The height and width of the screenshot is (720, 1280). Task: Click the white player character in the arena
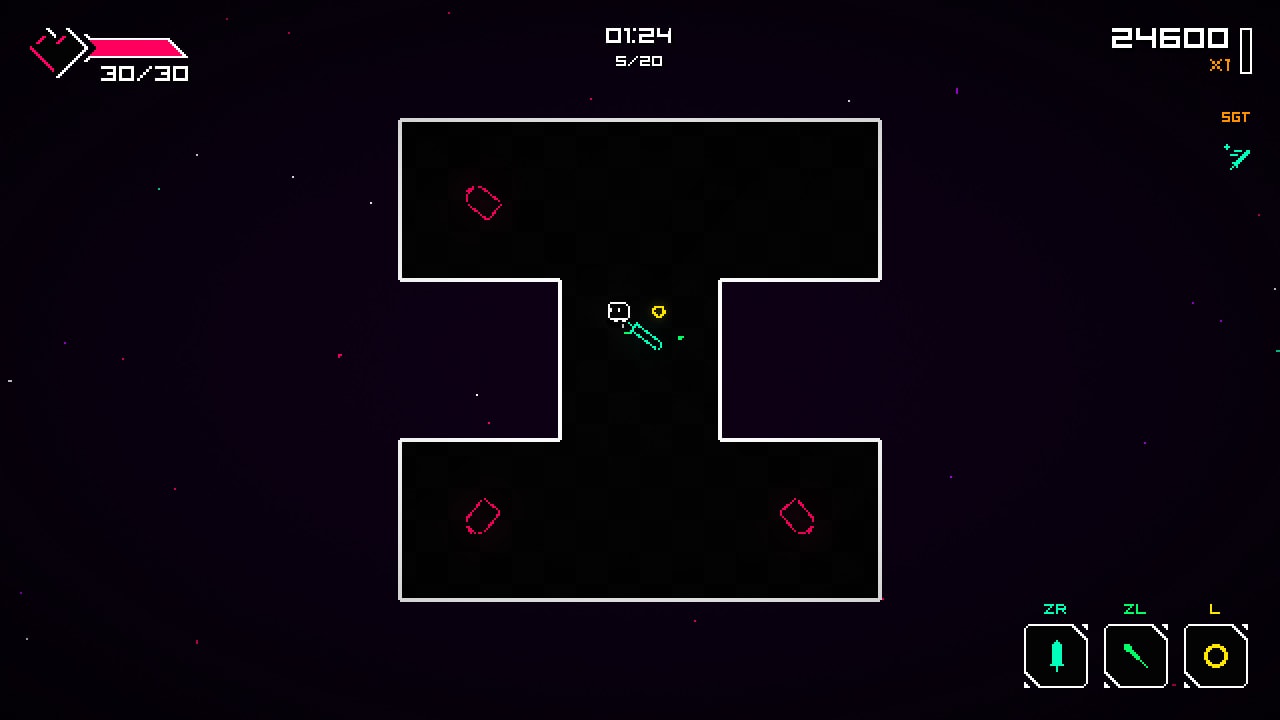click(x=618, y=311)
